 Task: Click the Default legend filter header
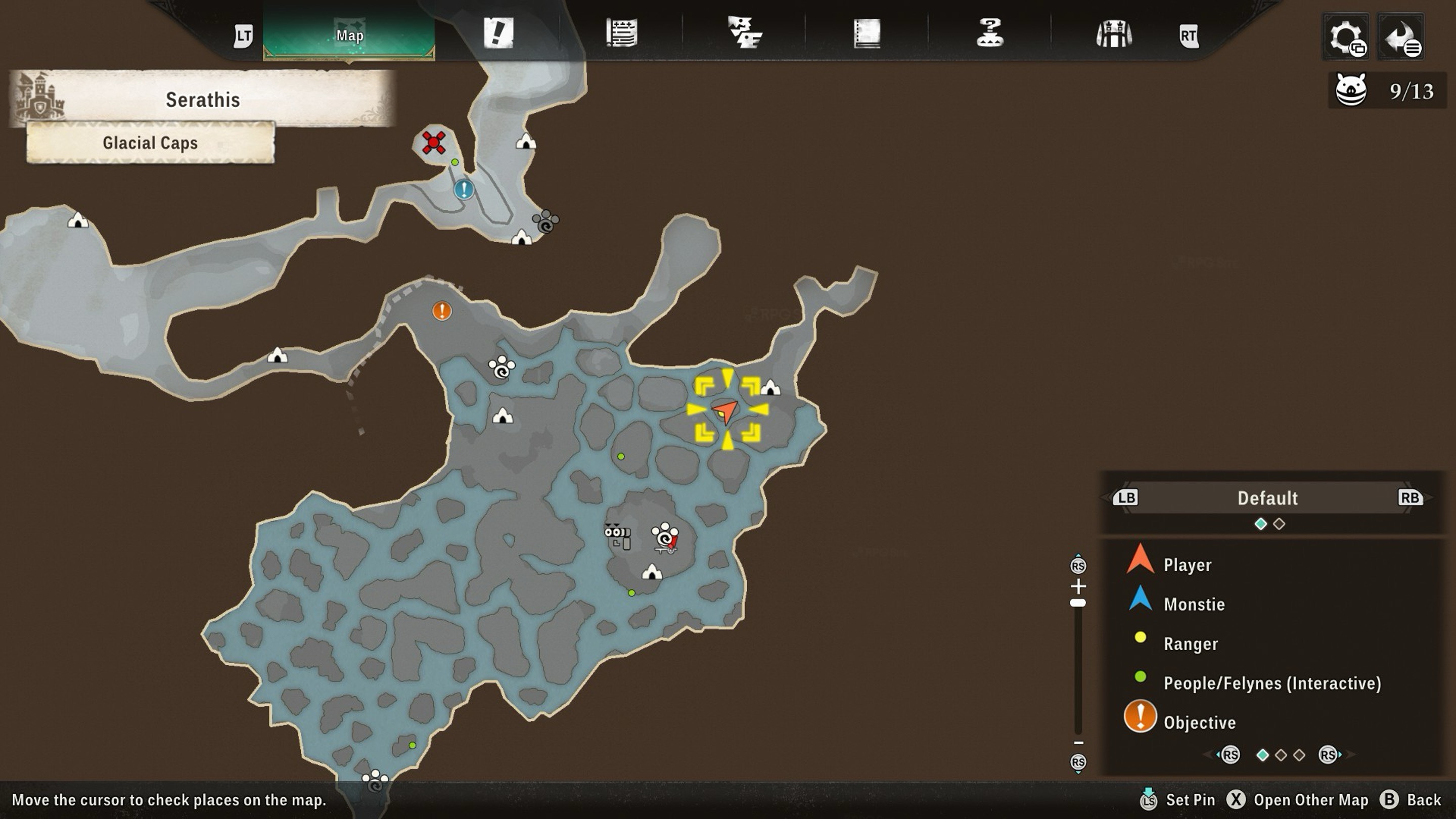click(1267, 498)
